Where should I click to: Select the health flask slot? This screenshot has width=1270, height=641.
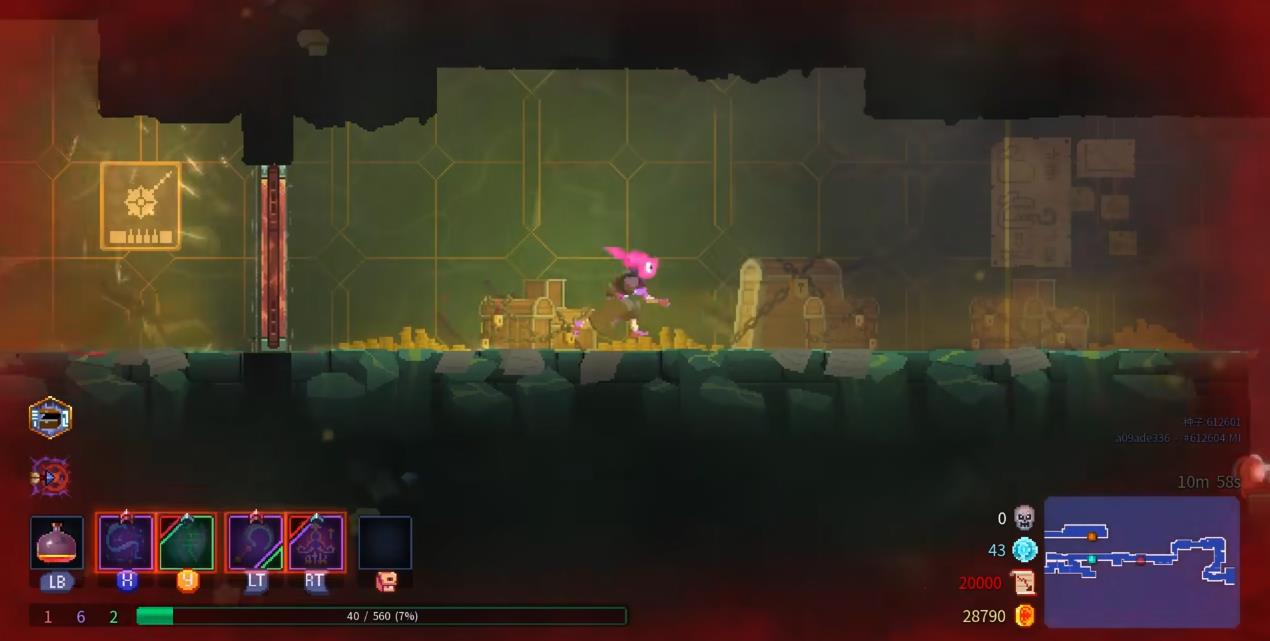[x=56, y=543]
